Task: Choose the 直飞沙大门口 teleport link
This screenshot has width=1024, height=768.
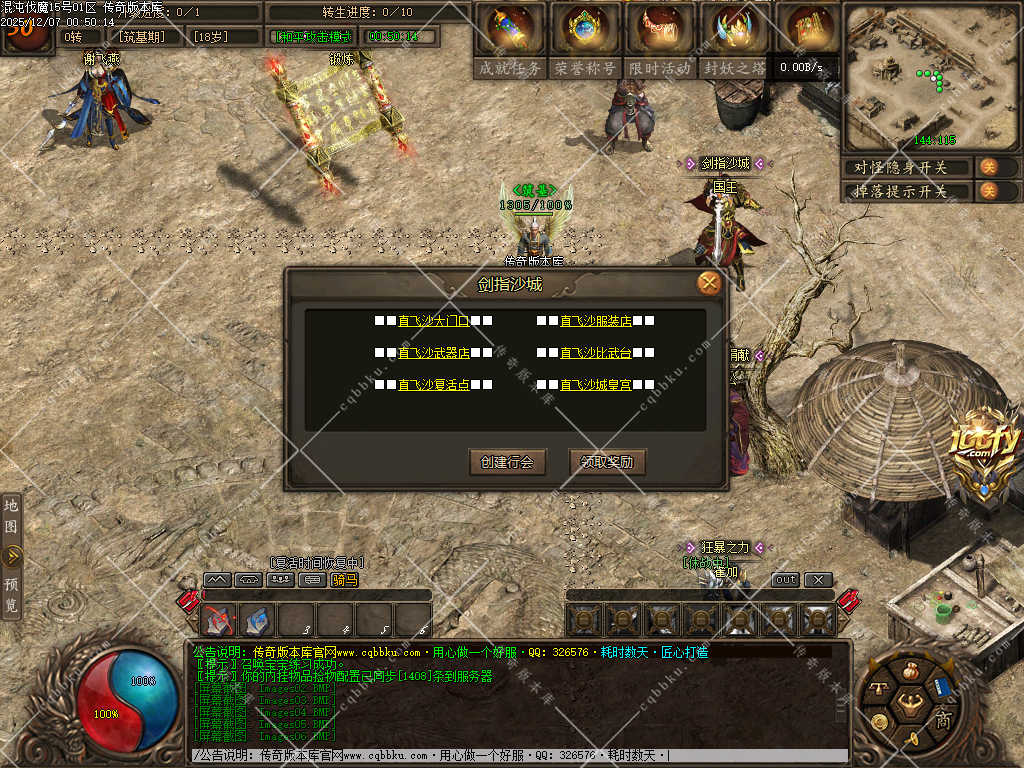Action: [433, 321]
